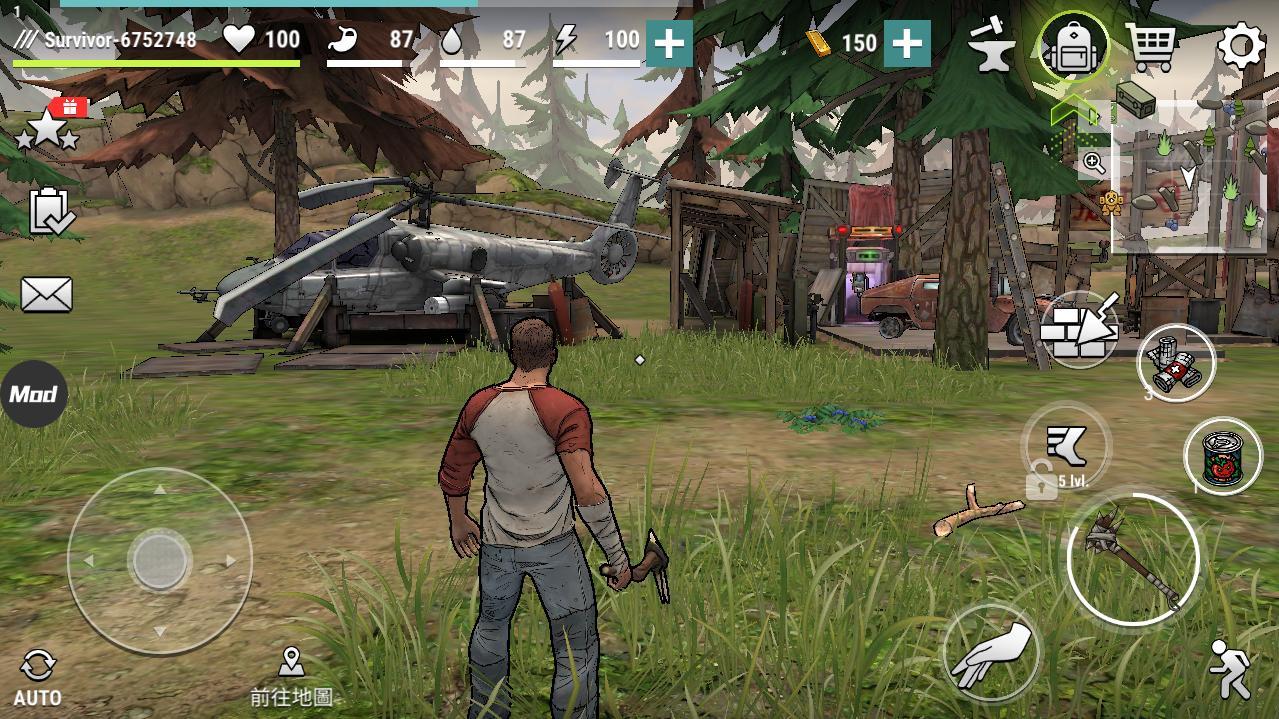Open the mail envelope inbox
The width and height of the screenshot is (1279, 719).
click(x=46, y=295)
